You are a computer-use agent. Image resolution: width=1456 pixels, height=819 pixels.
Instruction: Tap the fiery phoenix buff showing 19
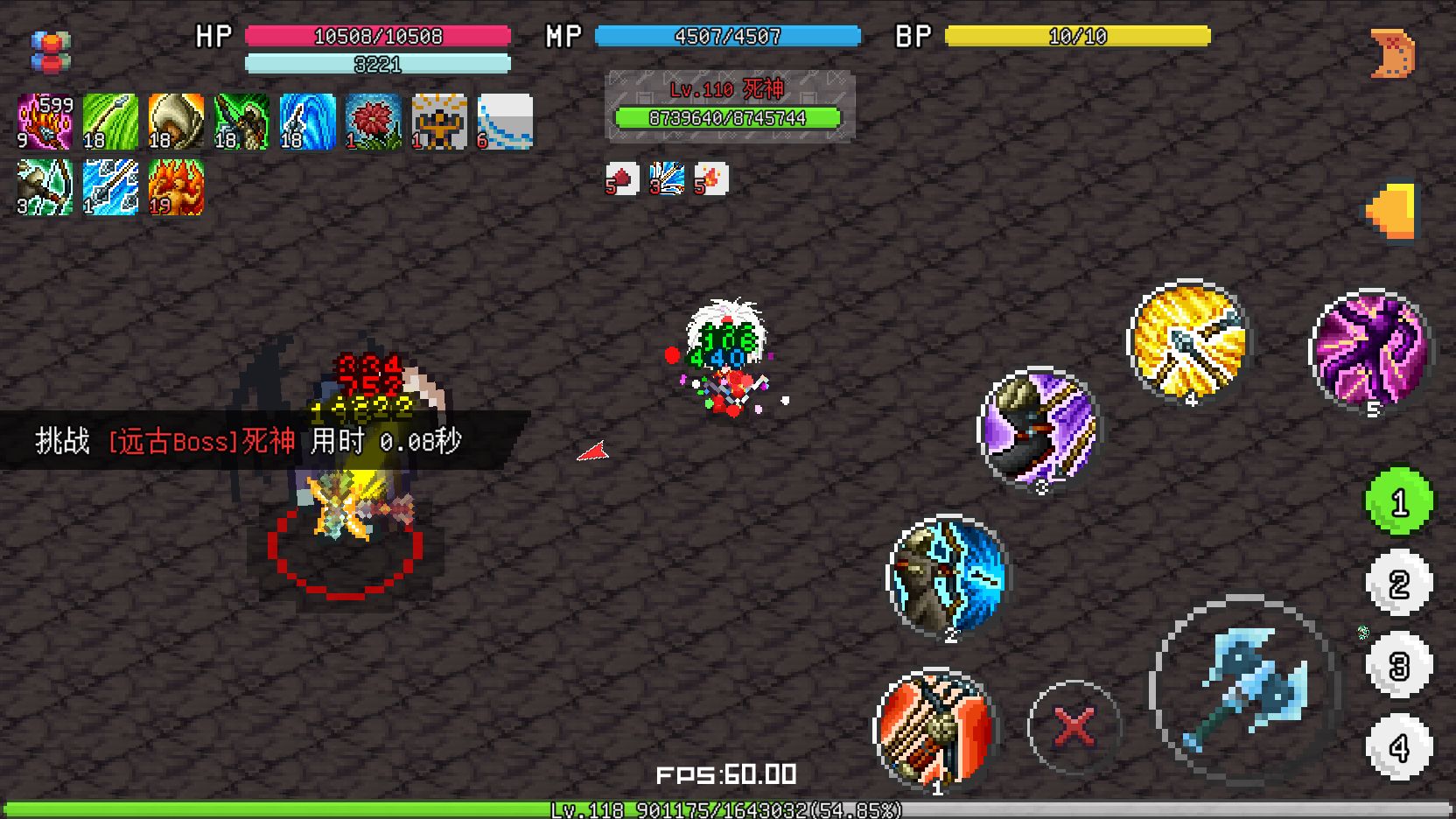click(x=176, y=187)
